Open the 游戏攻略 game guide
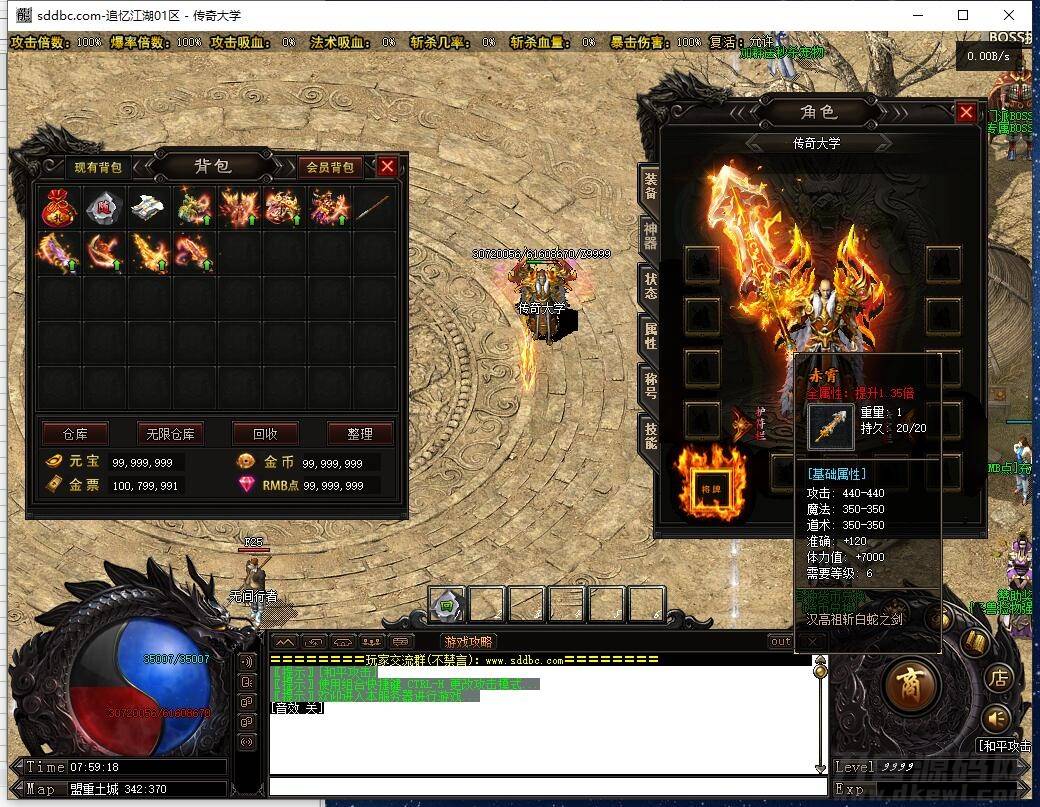Screen dimensions: 1040x807 point(468,642)
